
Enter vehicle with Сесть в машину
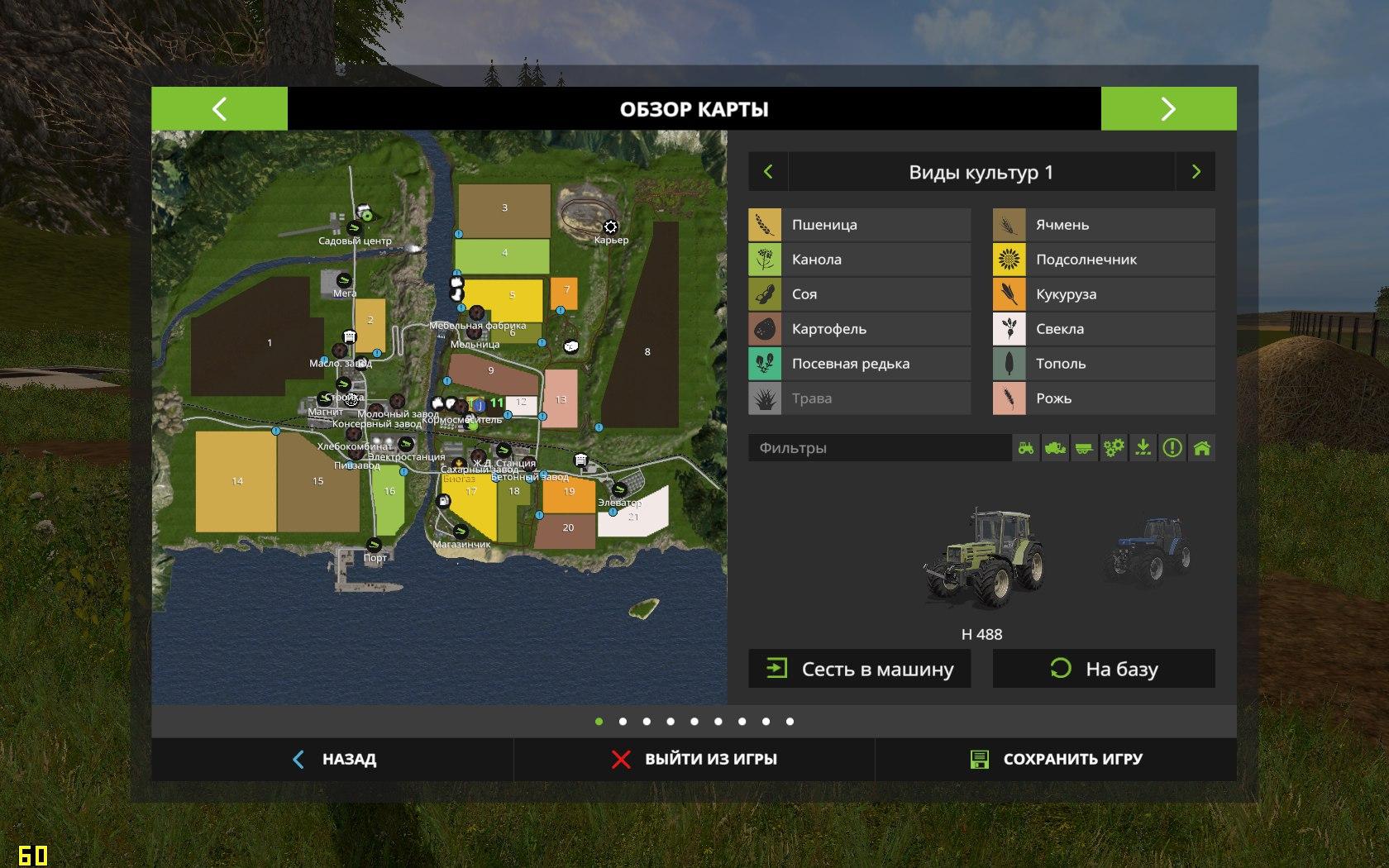(x=859, y=669)
